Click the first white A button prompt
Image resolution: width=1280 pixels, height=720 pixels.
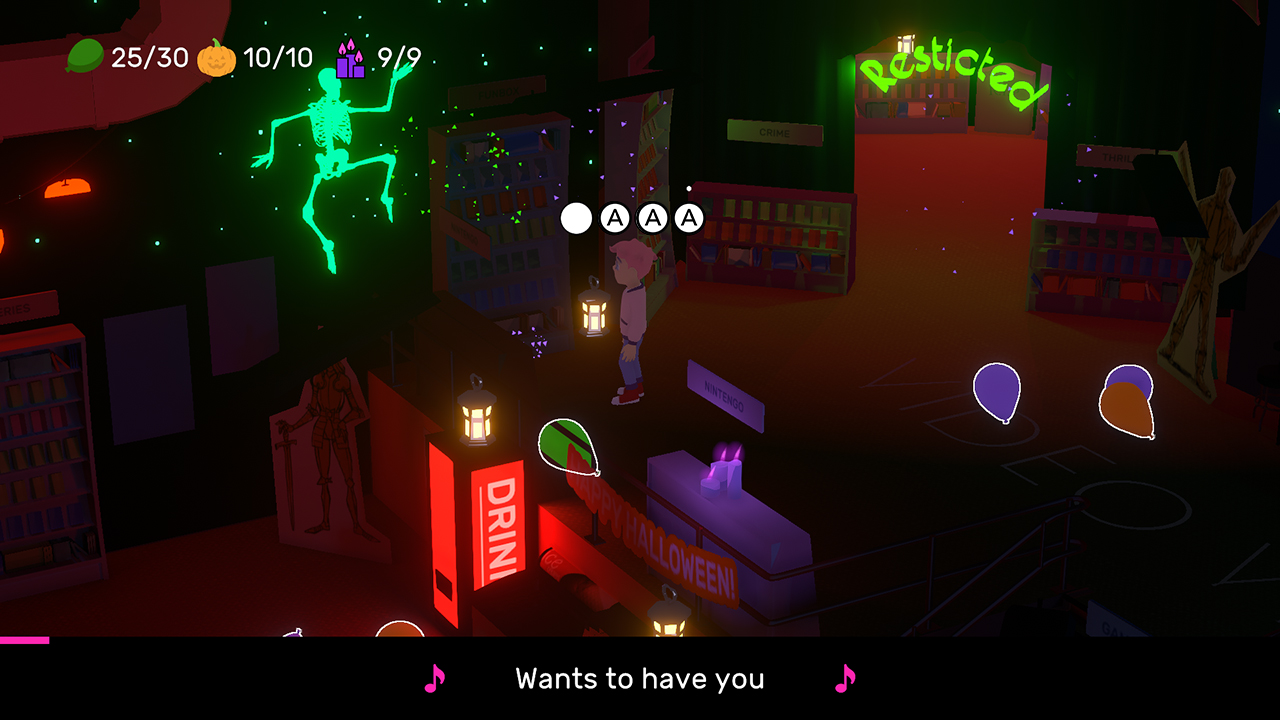click(613, 217)
